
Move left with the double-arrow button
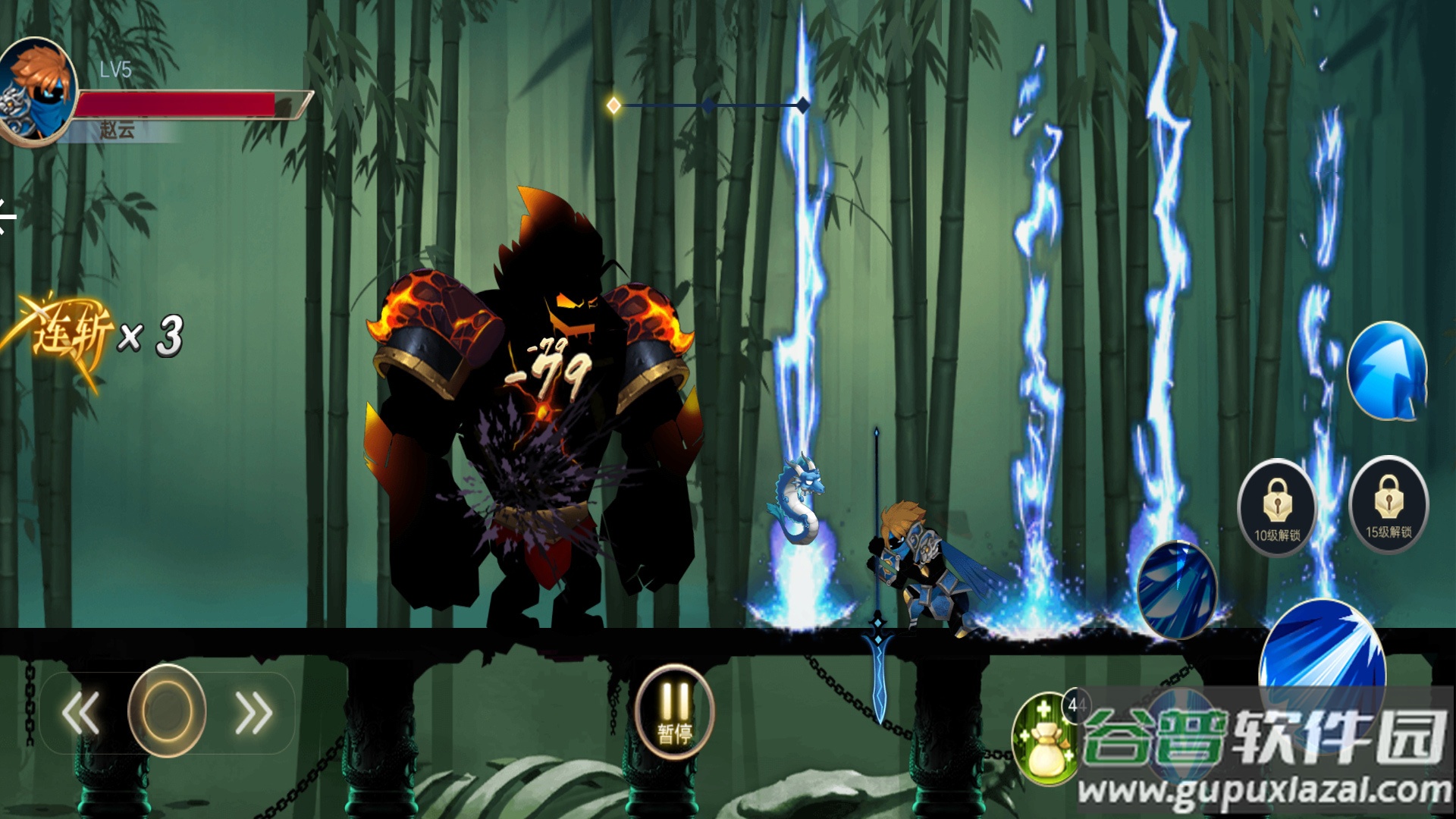pos(81,713)
